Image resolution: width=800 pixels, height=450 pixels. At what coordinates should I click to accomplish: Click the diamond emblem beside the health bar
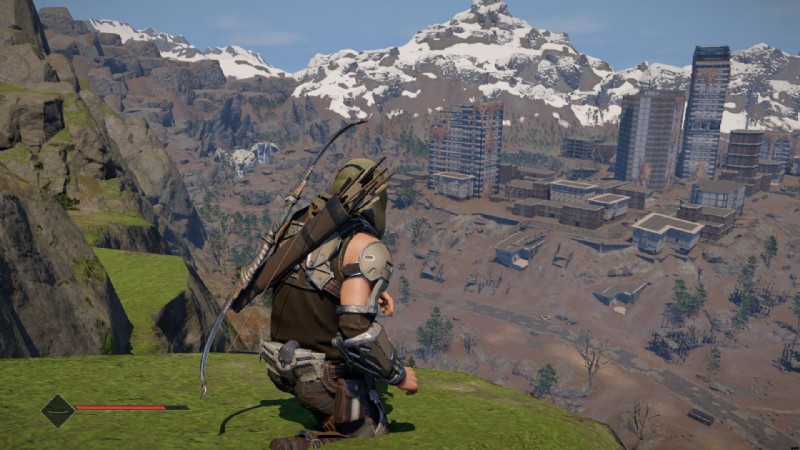click(57, 410)
